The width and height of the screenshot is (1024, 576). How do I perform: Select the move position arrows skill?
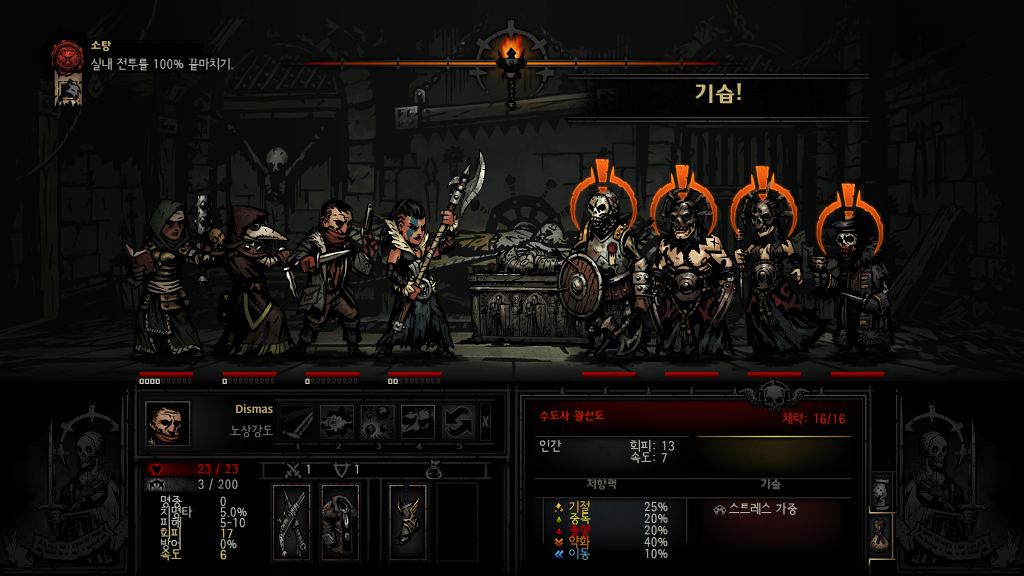pos(459,422)
